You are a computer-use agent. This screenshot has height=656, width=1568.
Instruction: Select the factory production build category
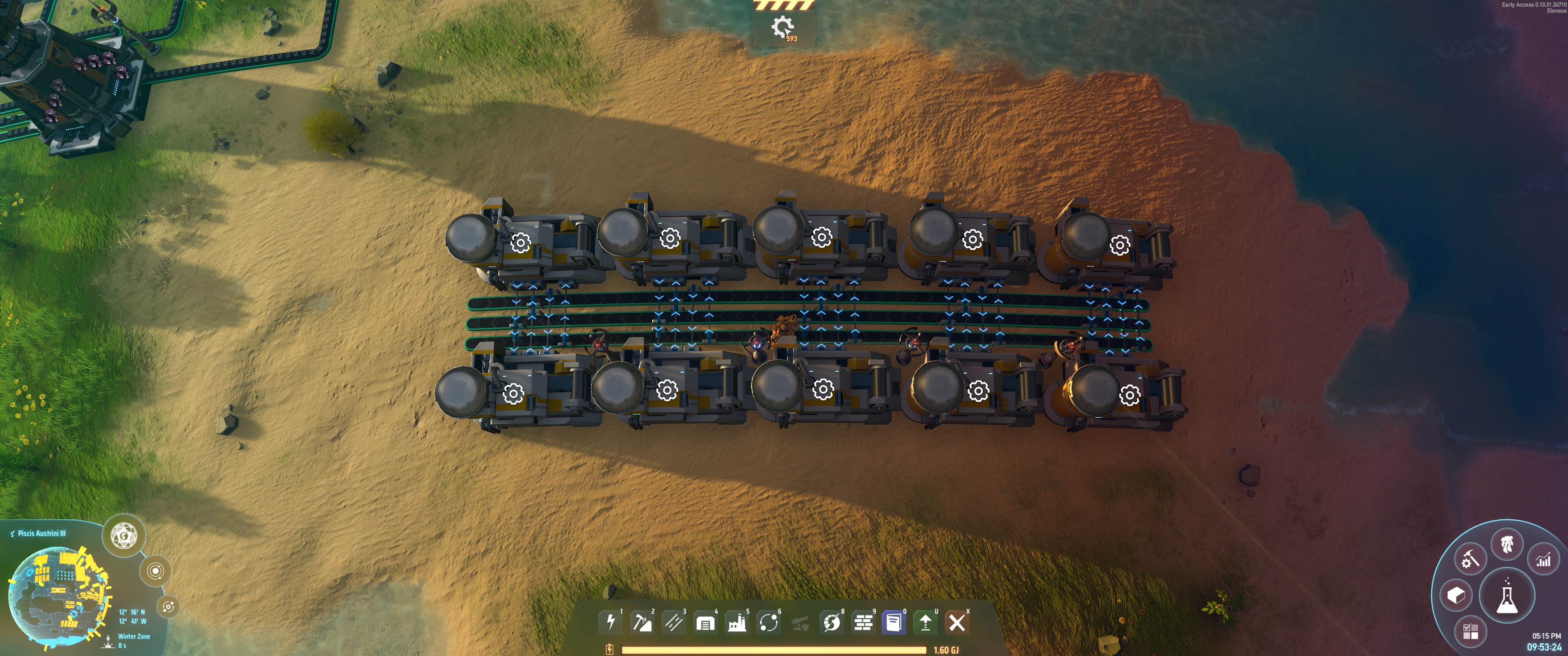pyautogui.click(x=737, y=622)
